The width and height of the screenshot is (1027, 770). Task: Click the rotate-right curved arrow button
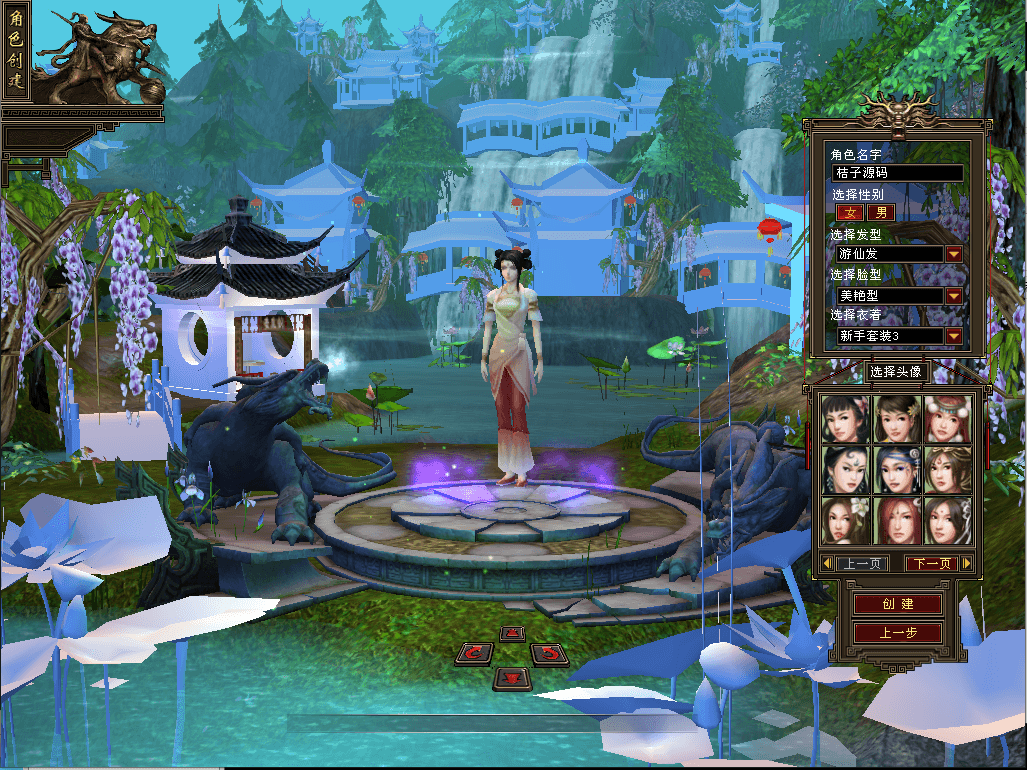549,654
